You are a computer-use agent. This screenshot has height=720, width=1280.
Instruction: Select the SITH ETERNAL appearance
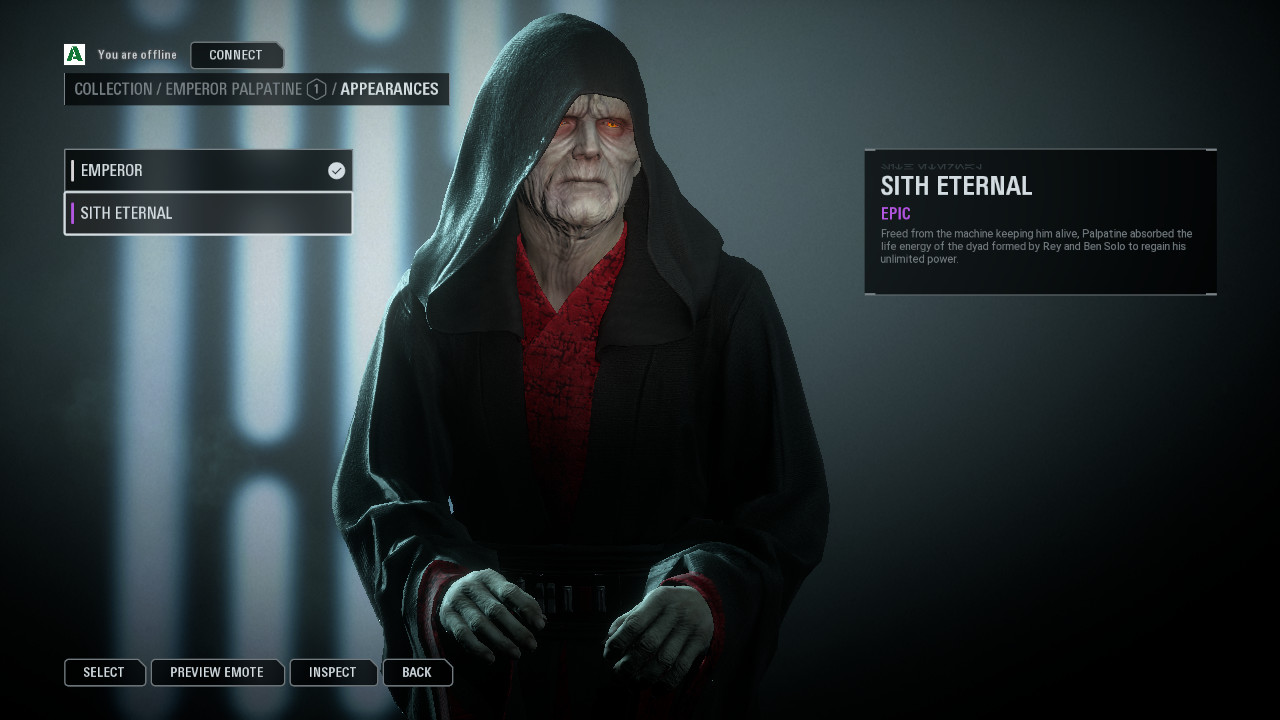(200, 213)
